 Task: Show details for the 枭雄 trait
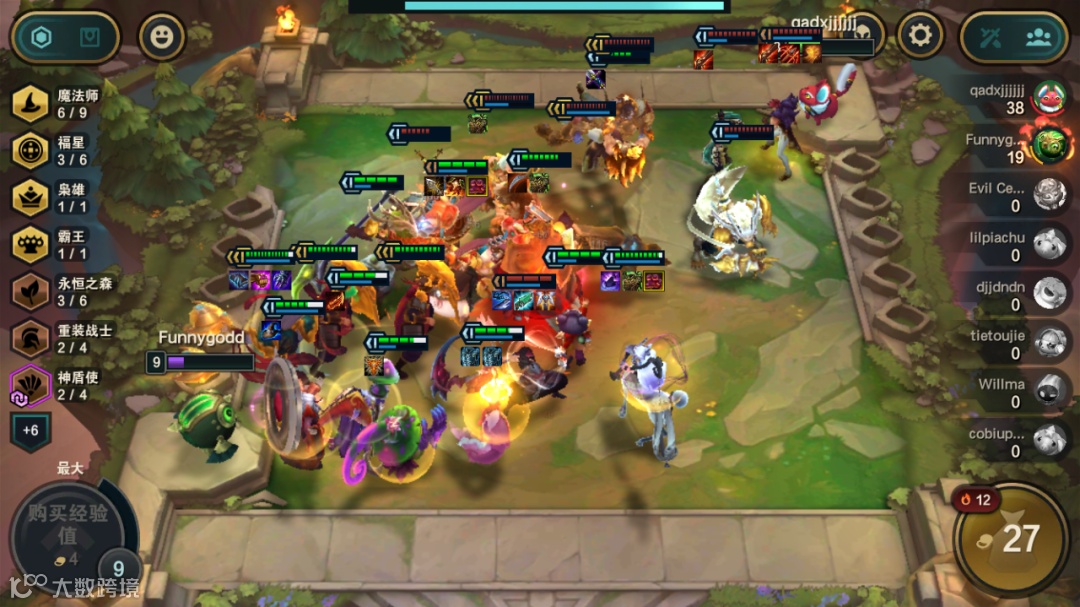pos(62,197)
